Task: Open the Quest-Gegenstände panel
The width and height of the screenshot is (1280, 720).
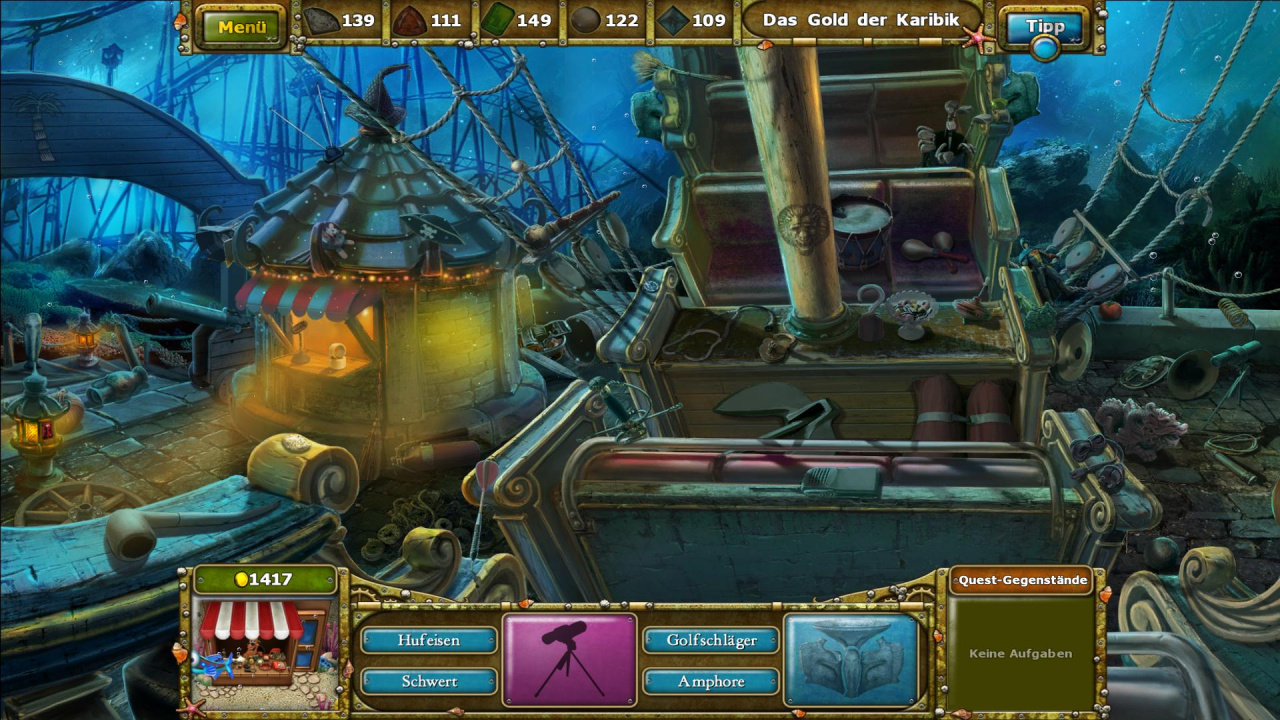Action: click(x=1020, y=580)
